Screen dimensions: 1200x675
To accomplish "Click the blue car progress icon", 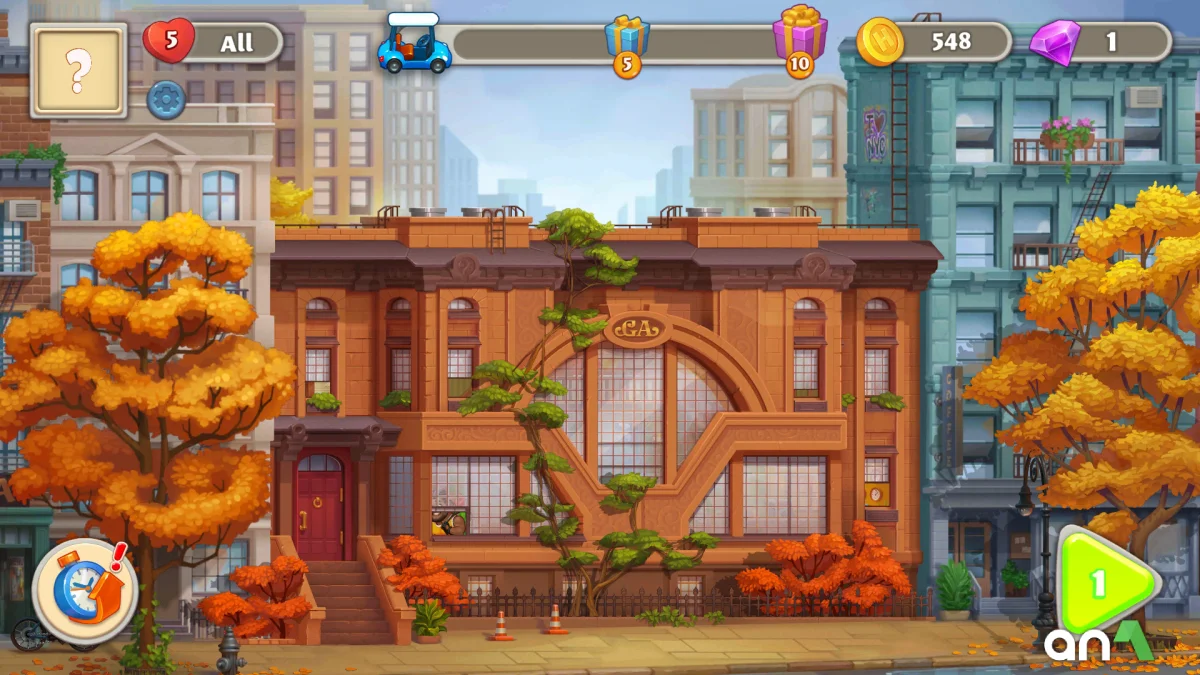I will pyautogui.click(x=414, y=46).
